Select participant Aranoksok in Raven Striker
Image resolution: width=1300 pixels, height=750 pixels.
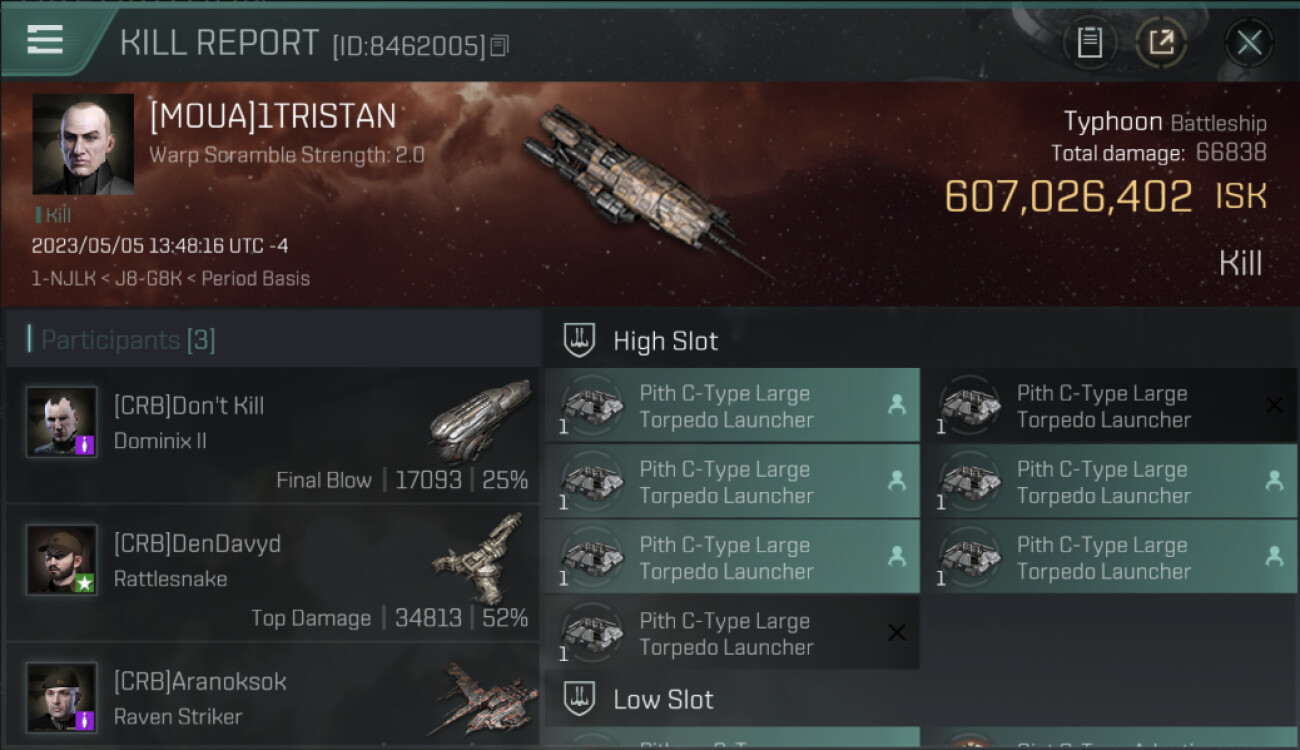click(x=272, y=698)
